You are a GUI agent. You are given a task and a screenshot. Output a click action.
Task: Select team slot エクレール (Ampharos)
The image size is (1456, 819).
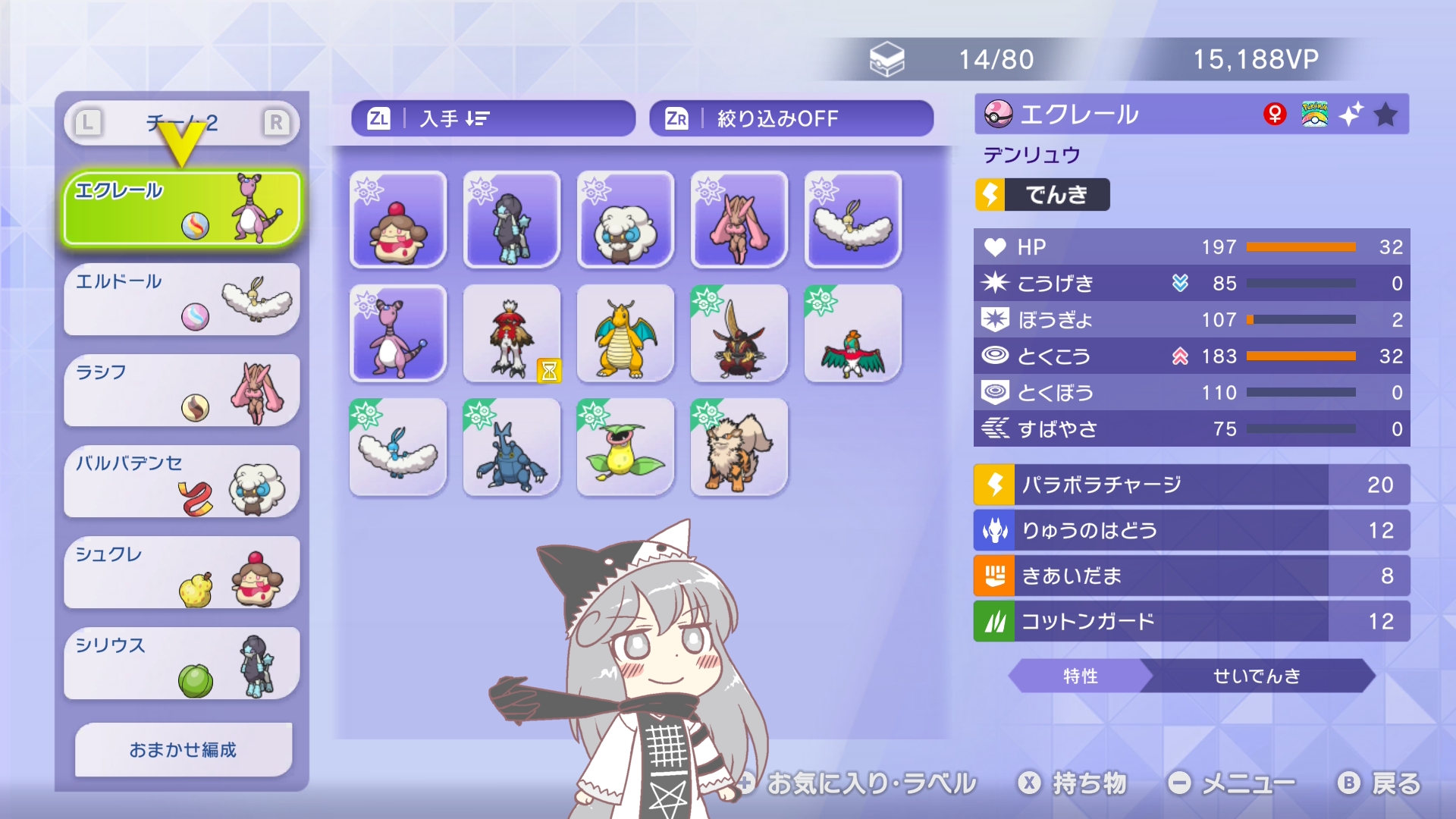182,209
